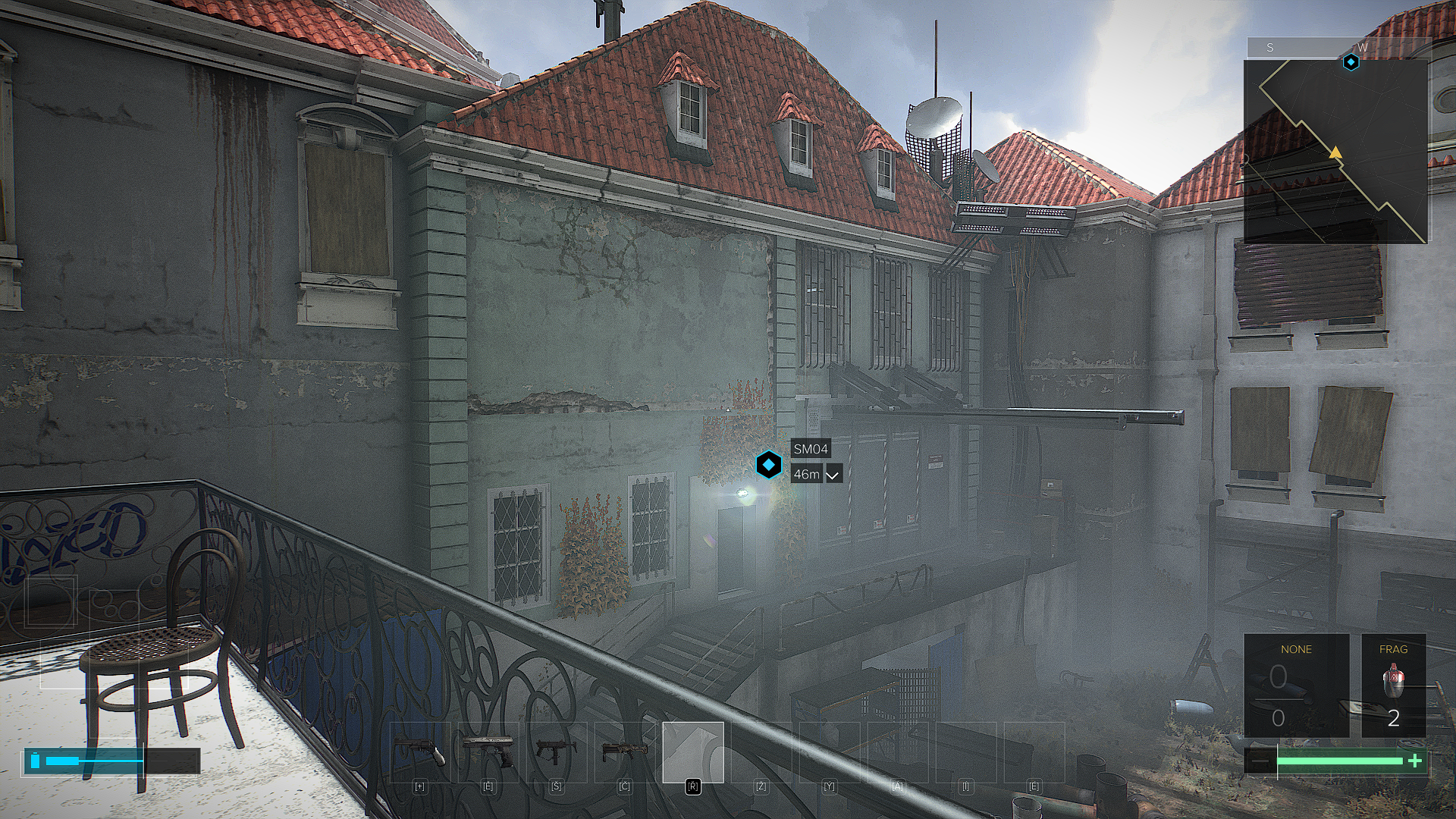Choose the machine pistol hotbar slot
1456x819 pixels.
pyautogui.click(x=556, y=752)
